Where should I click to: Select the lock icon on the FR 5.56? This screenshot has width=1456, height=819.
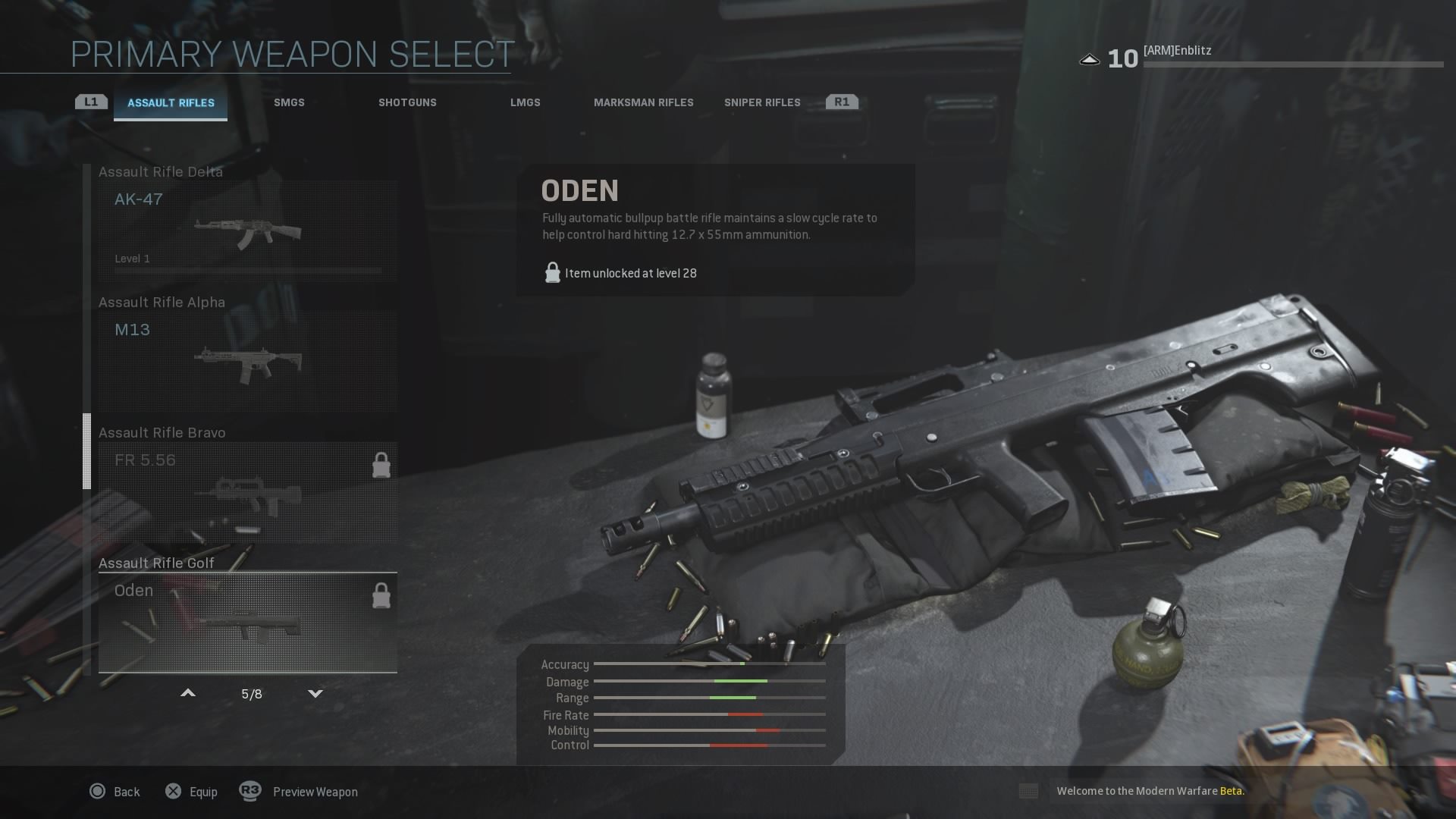pyautogui.click(x=381, y=465)
